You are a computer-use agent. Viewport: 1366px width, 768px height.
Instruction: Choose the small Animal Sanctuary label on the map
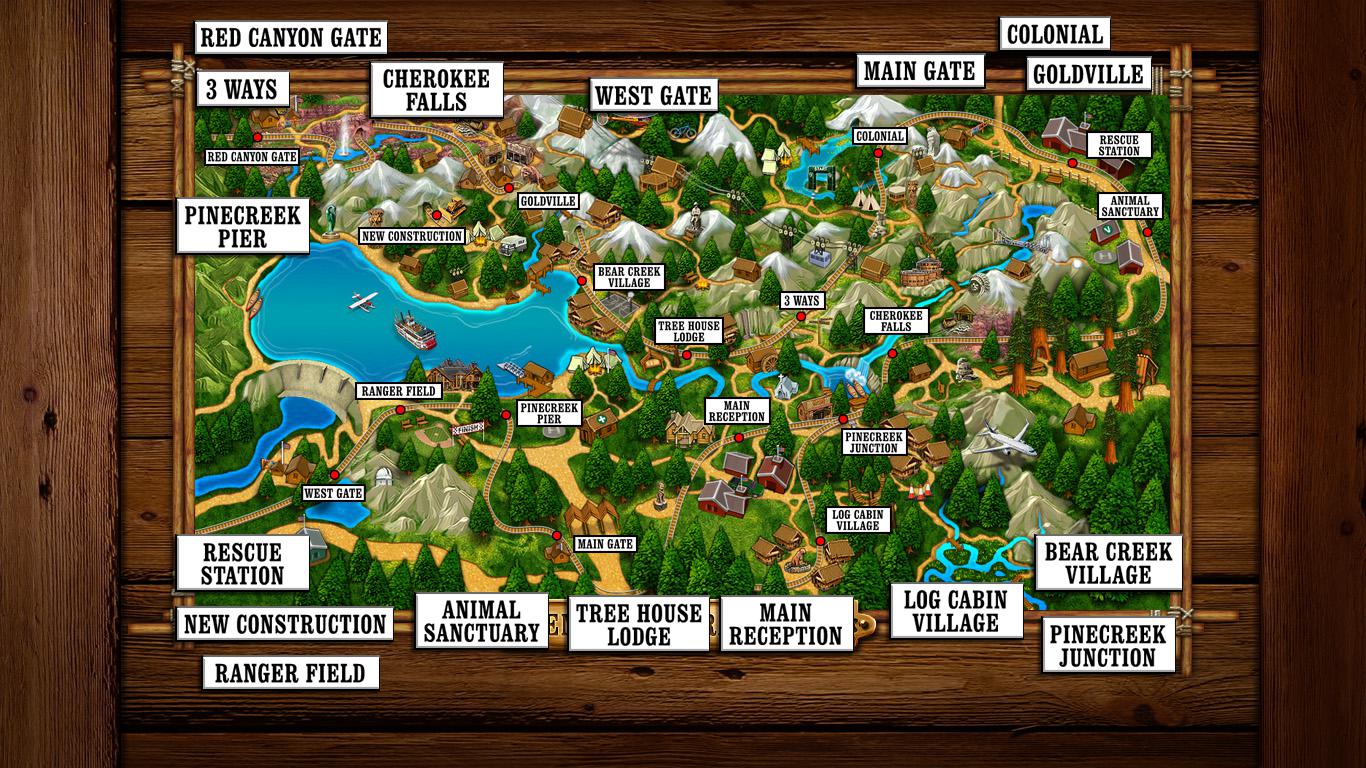click(1130, 206)
